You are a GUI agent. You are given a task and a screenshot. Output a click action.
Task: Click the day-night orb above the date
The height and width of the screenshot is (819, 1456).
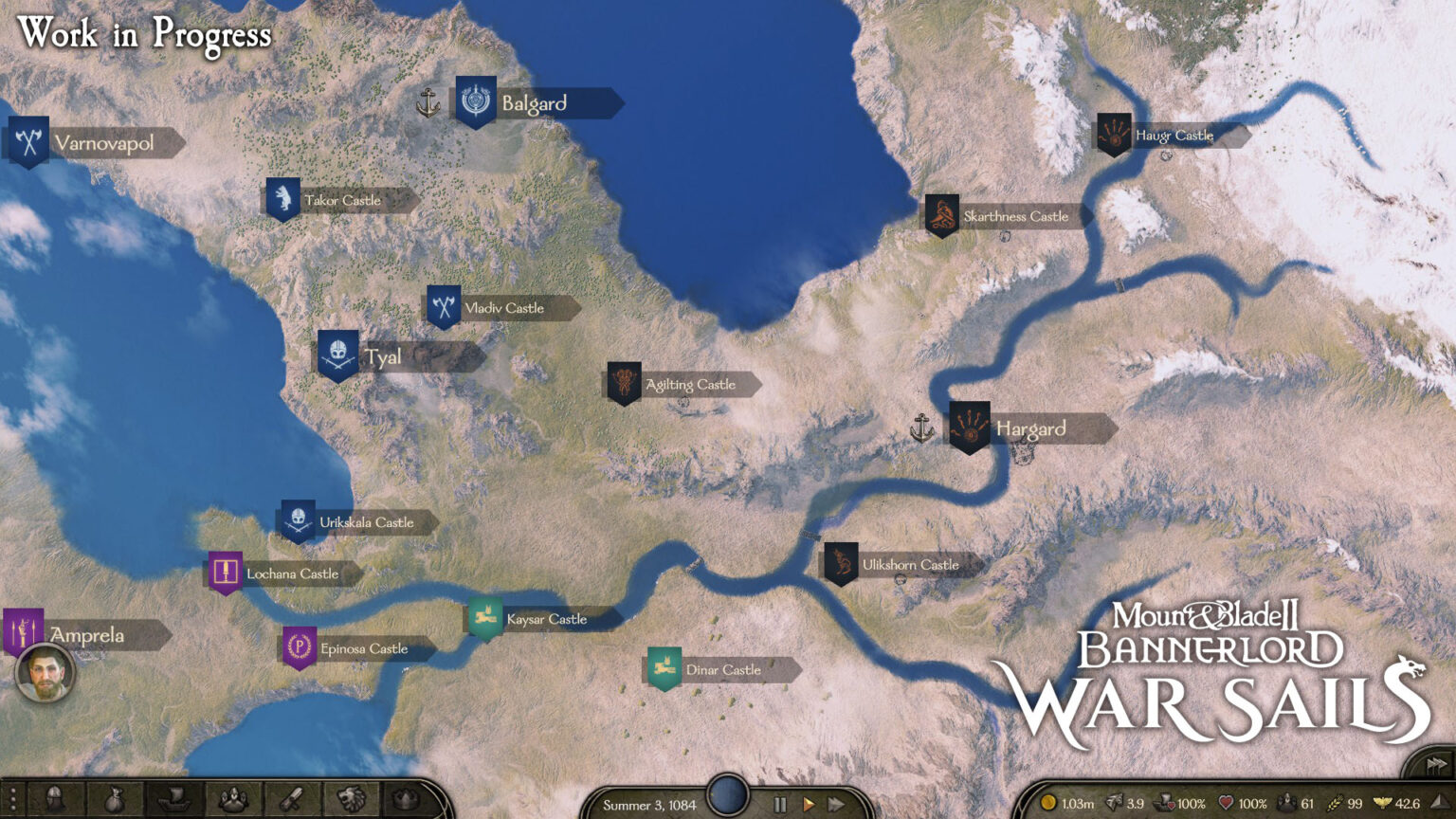pyautogui.click(x=725, y=794)
